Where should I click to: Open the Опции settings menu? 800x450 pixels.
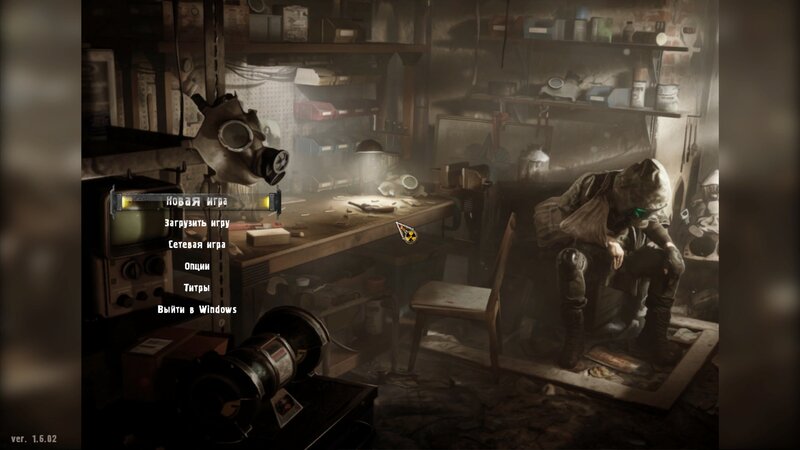(x=197, y=266)
